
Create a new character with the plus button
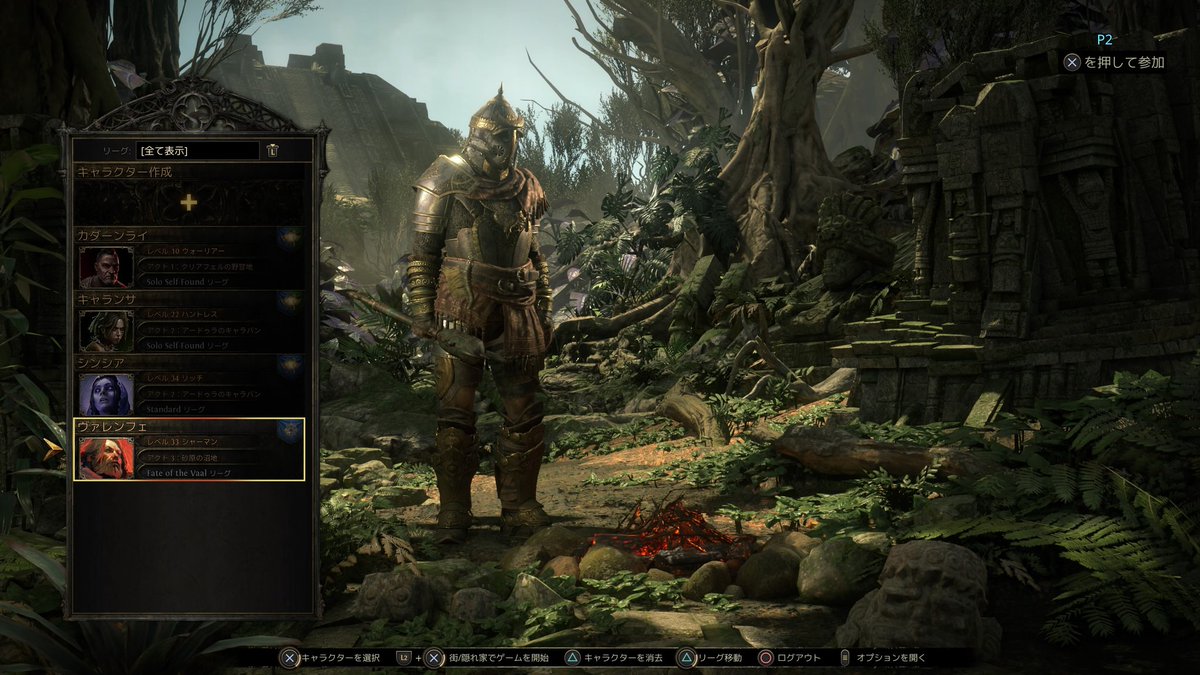pyautogui.click(x=189, y=202)
